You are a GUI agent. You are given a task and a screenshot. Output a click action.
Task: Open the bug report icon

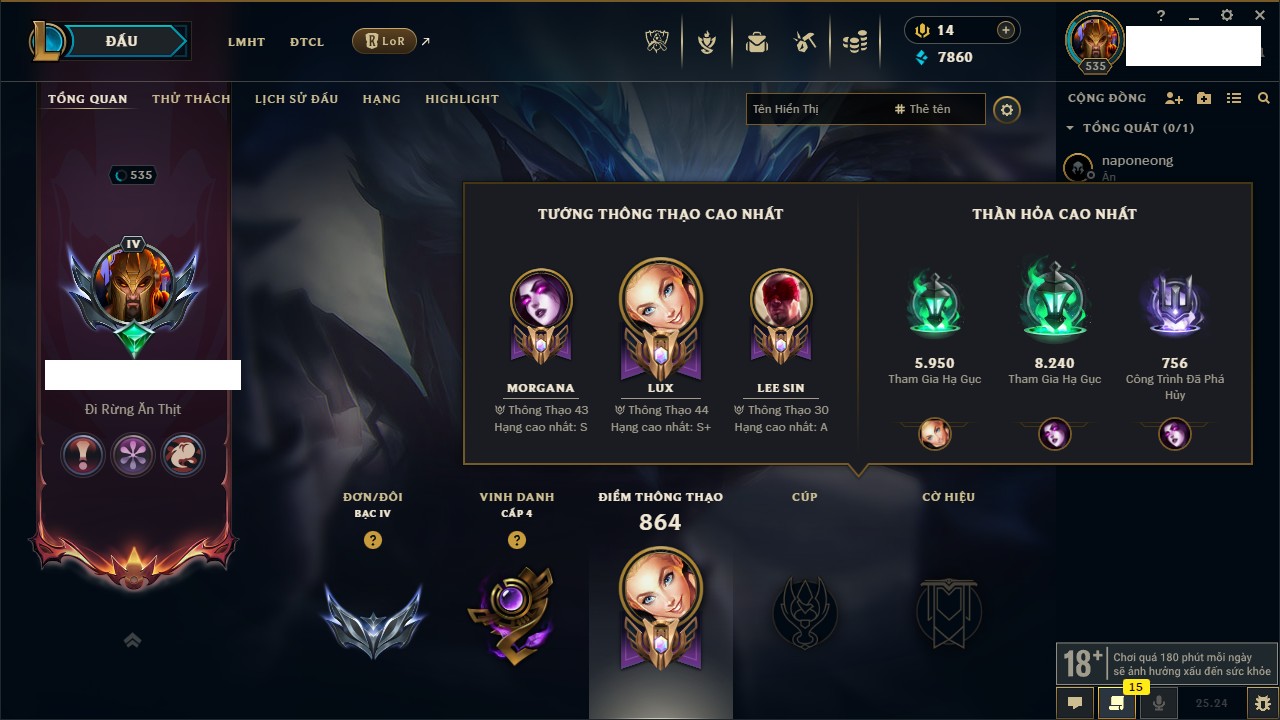point(1262,703)
